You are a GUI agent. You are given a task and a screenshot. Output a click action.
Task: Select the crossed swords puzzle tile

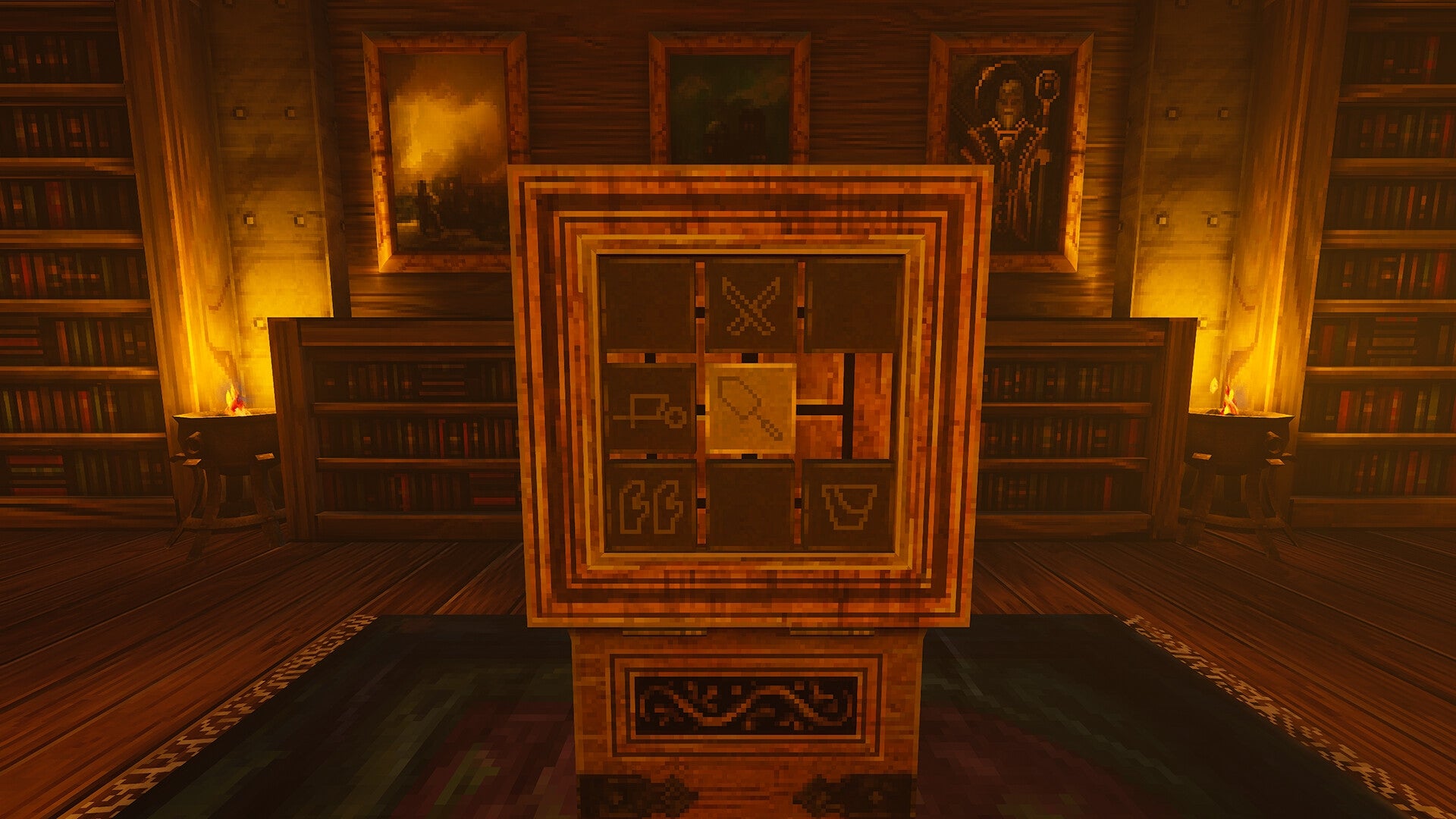coord(751,303)
